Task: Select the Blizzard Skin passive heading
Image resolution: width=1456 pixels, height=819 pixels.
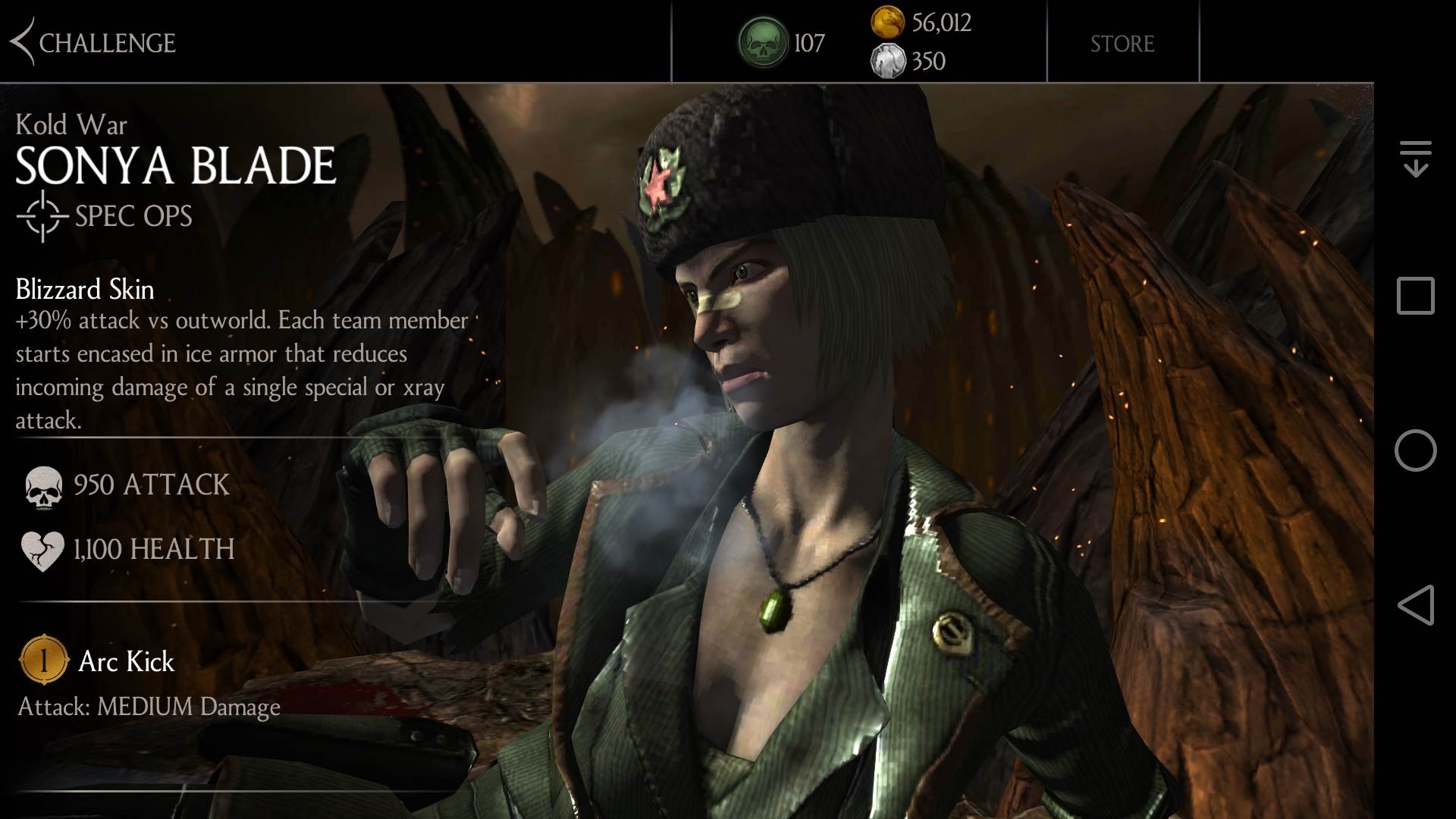Action: 83,290
